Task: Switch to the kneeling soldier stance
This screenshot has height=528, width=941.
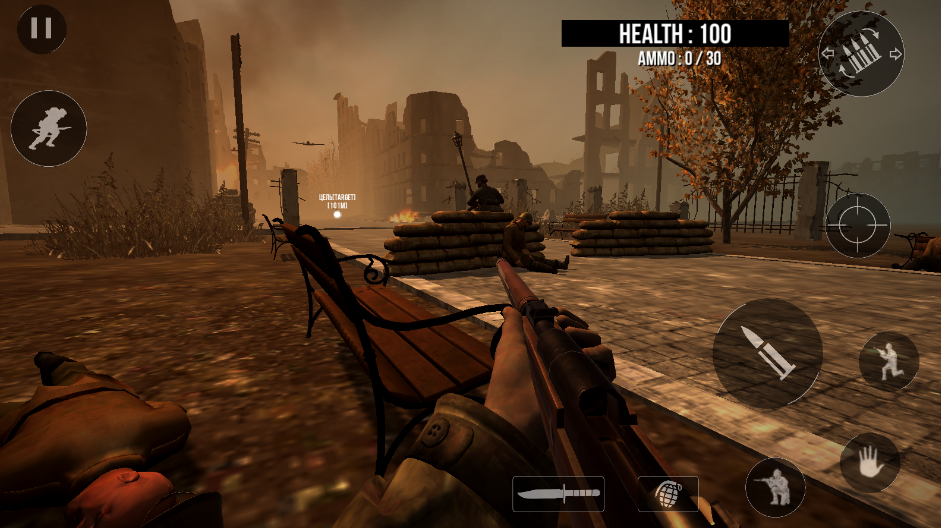Action: (x=775, y=487)
